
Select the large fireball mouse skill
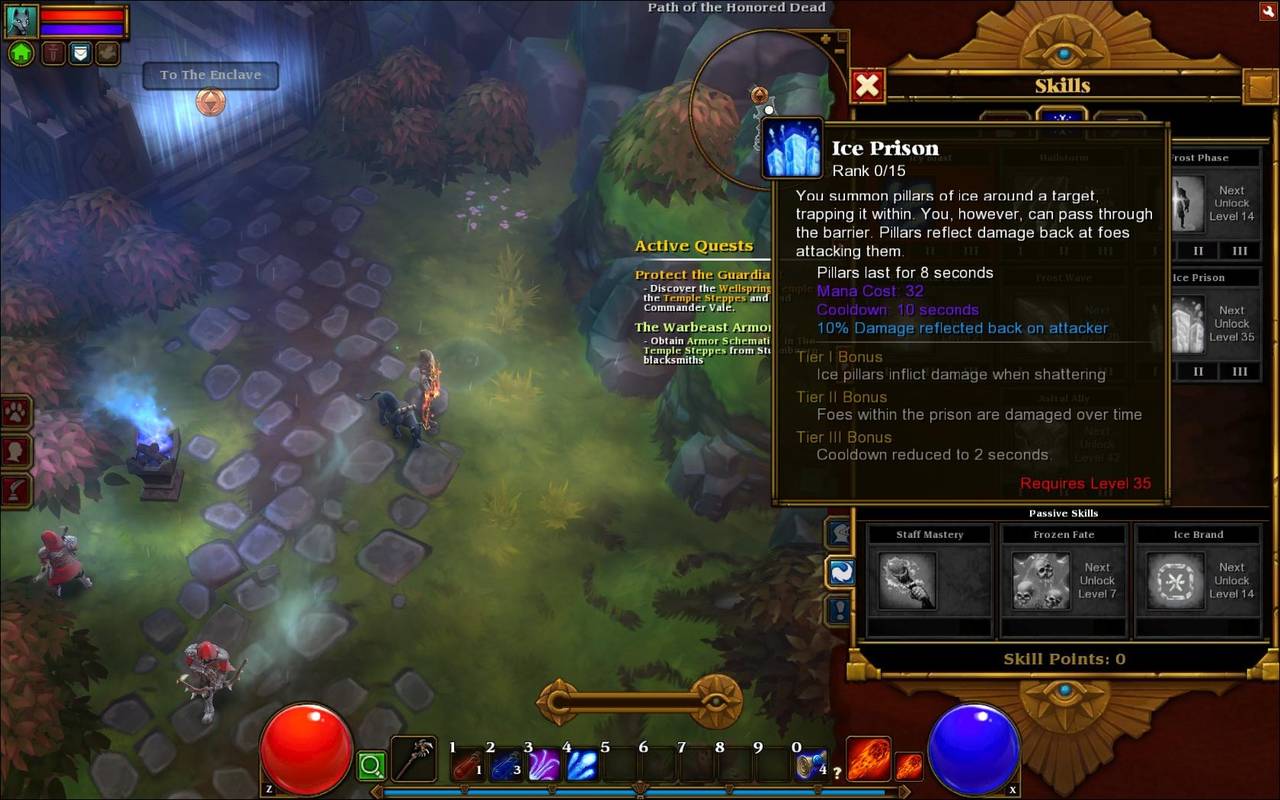(868, 759)
